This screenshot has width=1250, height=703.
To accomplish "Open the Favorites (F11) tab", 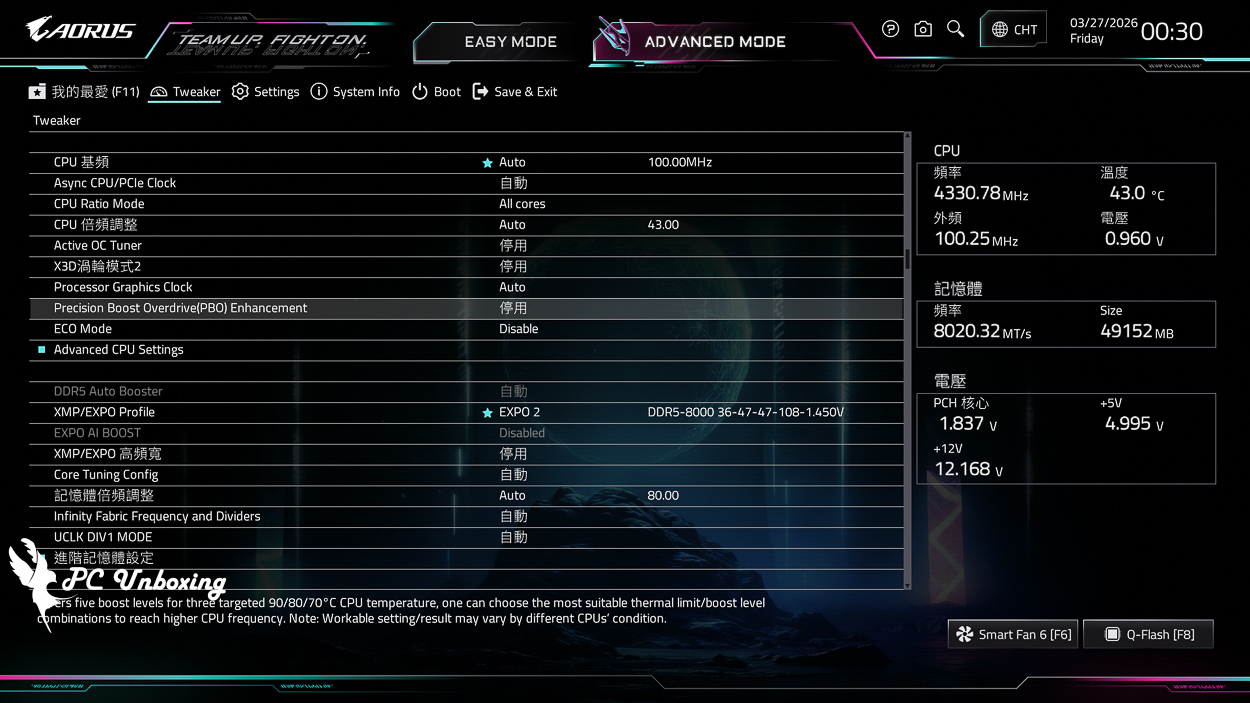I will pyautogui.click(x=85, y=92).
